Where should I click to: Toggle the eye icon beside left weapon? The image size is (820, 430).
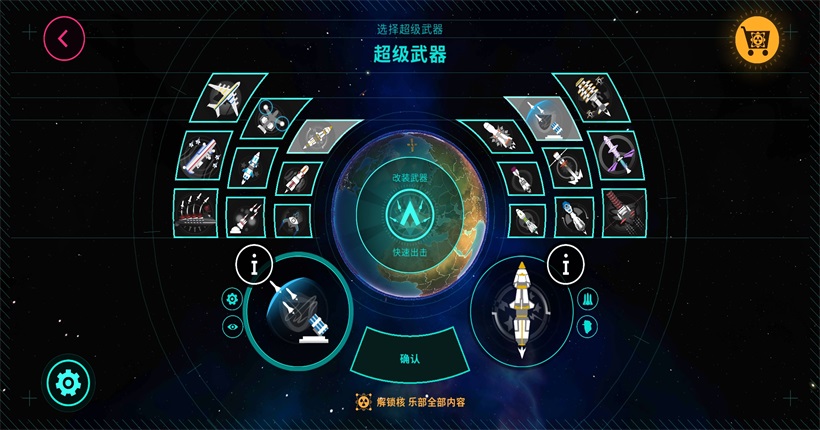click(233, 326)
